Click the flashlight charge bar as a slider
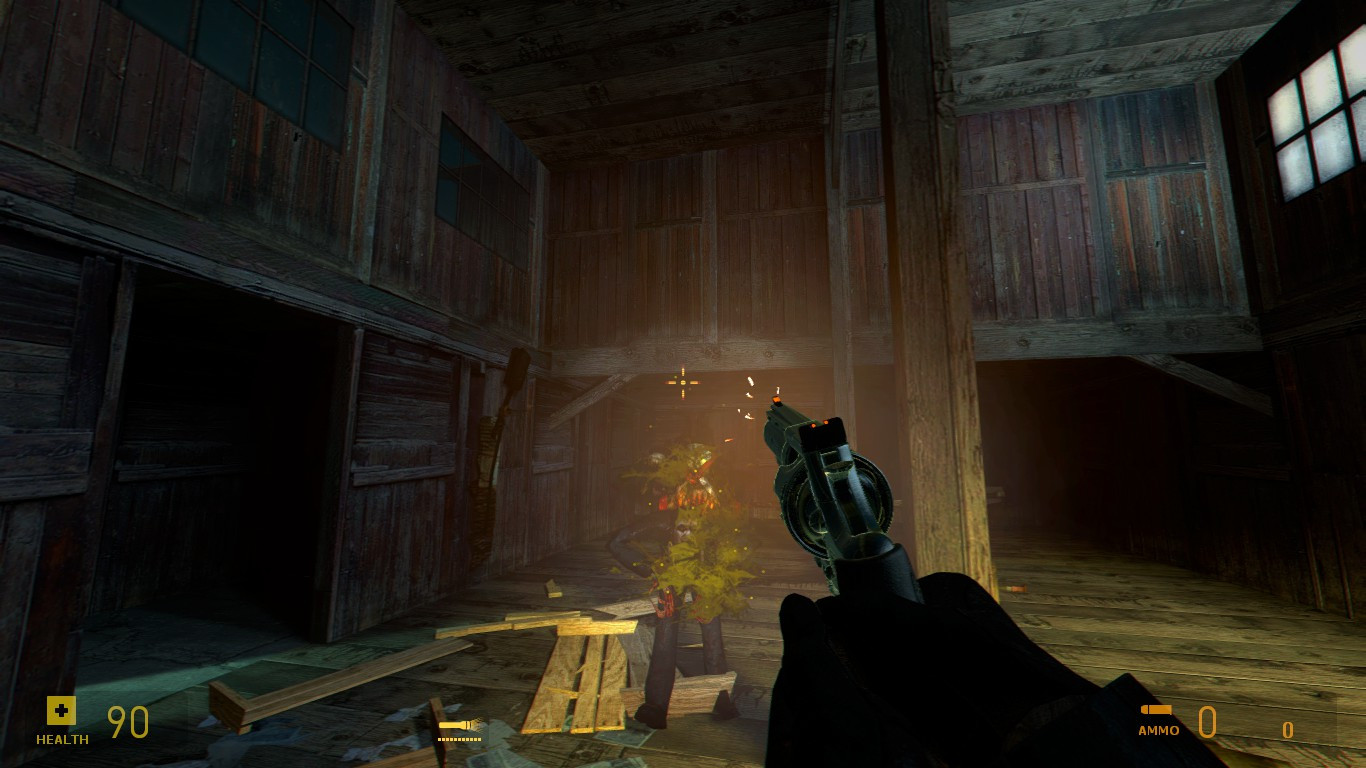This screenshot has width=1366, height=768. click(460, 738)
